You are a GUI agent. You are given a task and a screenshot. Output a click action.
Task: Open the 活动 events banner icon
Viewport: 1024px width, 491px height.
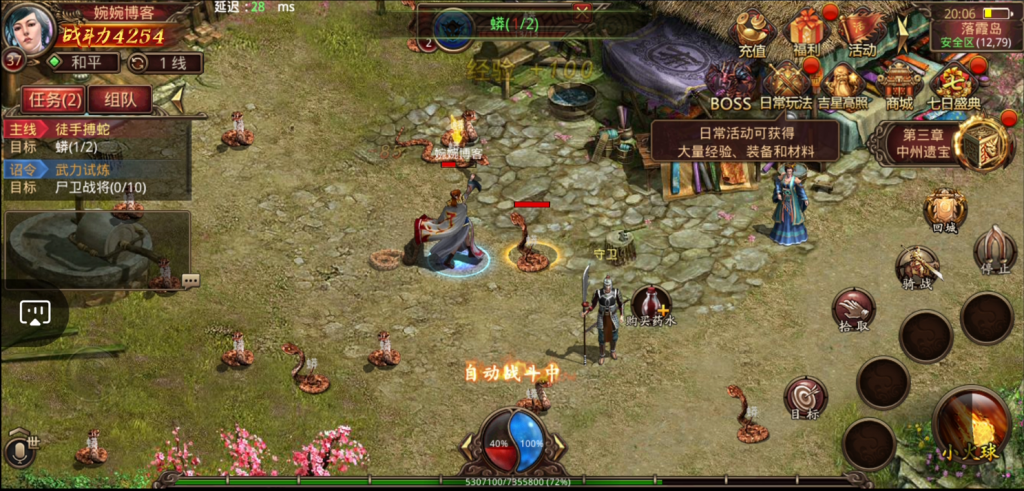click(861, 32)
